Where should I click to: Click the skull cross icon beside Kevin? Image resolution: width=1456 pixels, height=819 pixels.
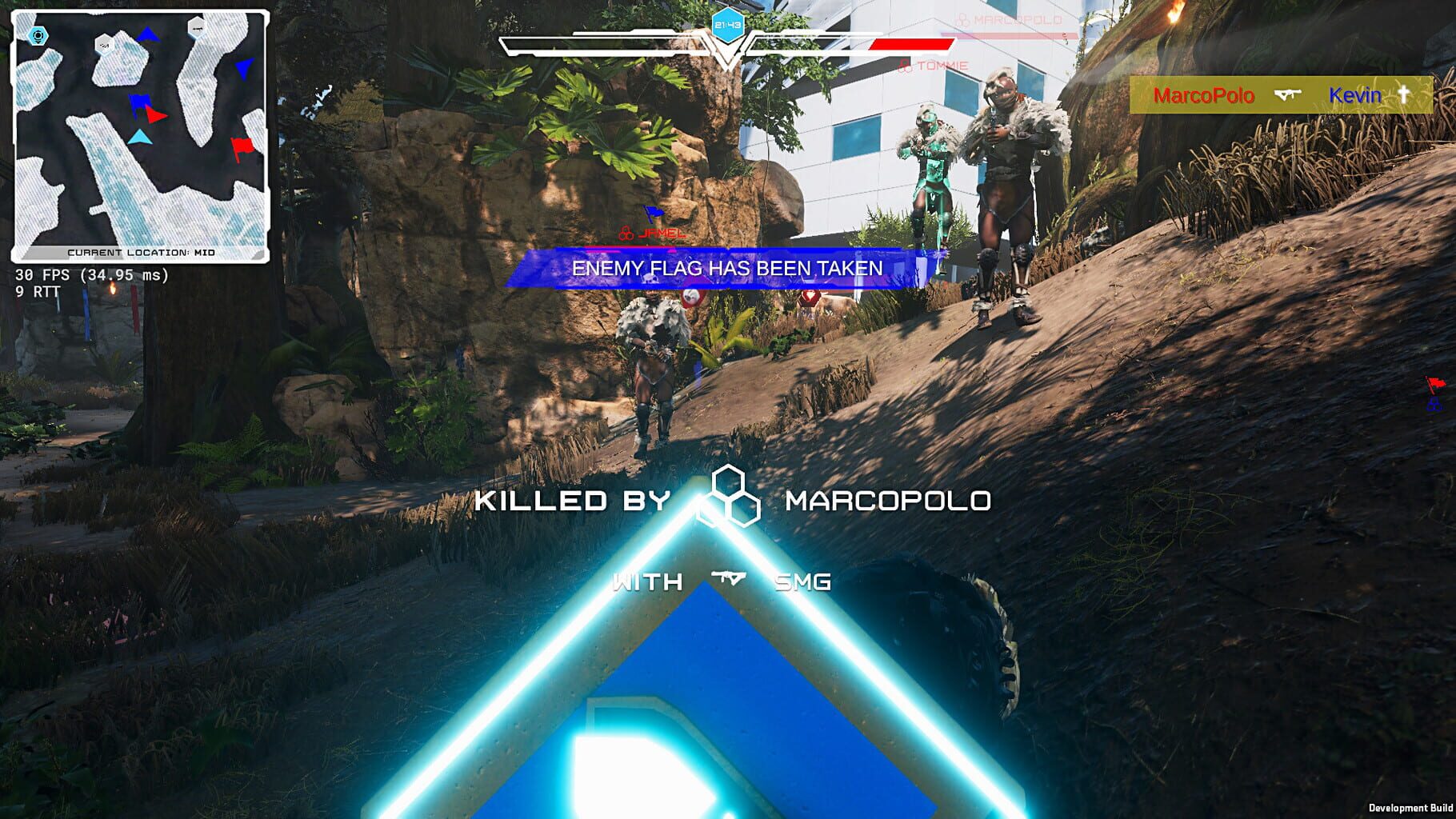click(x=1404, y=95)
